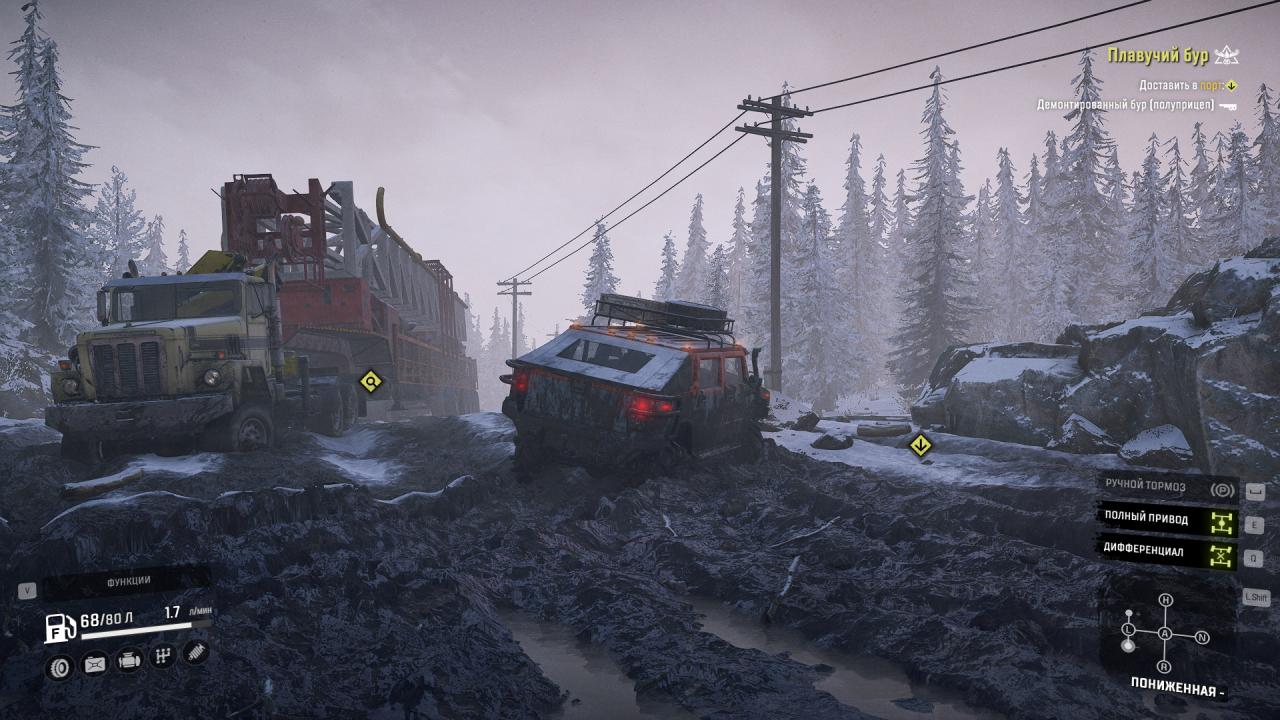The height and width of the screenshot is (720, 1280).
Task: Shift to L low gear on selector
Action: point(1128,629)
